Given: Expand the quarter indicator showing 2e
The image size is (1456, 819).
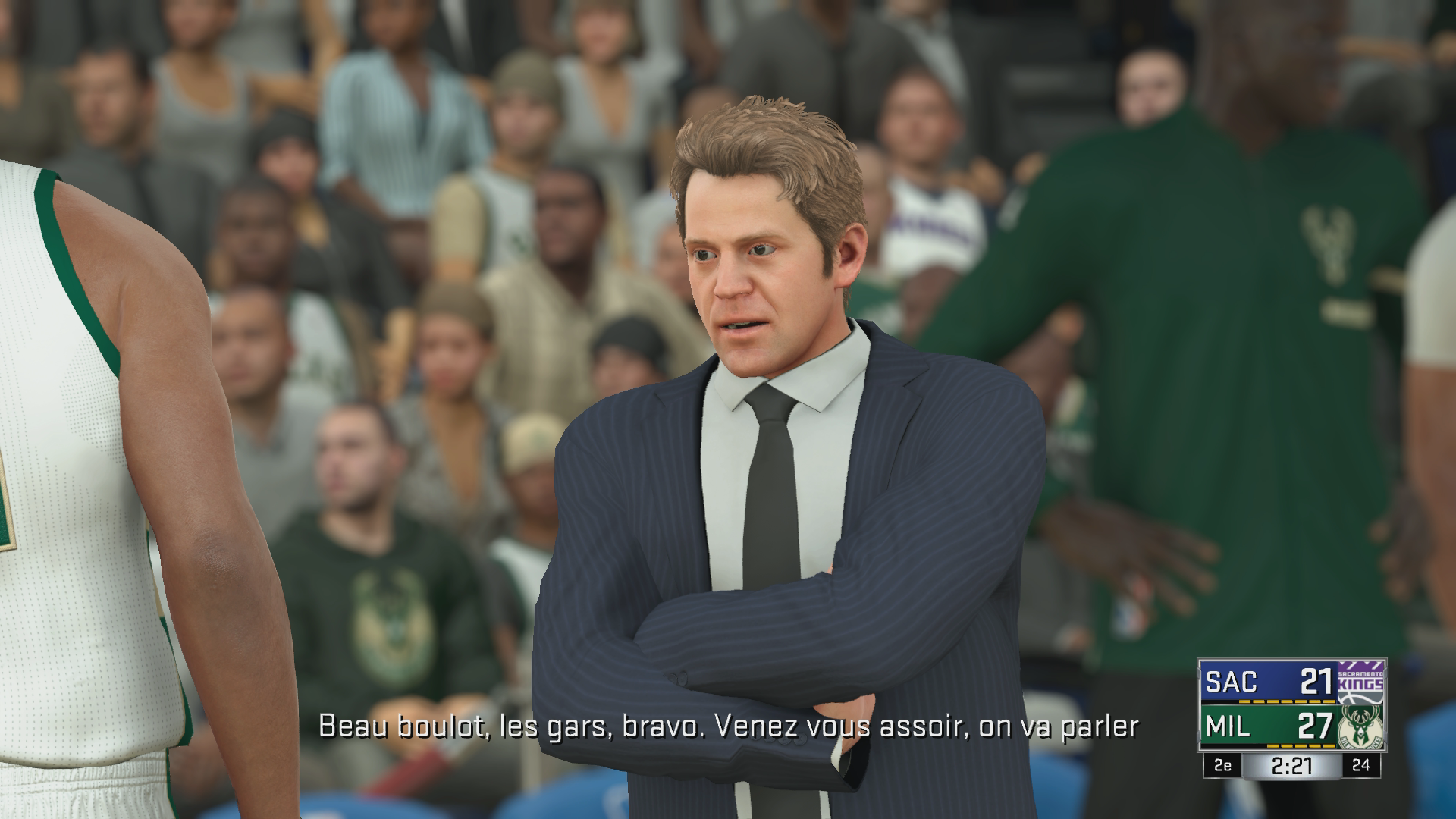Looking at the screenshot, I should tap(1223, 766).
